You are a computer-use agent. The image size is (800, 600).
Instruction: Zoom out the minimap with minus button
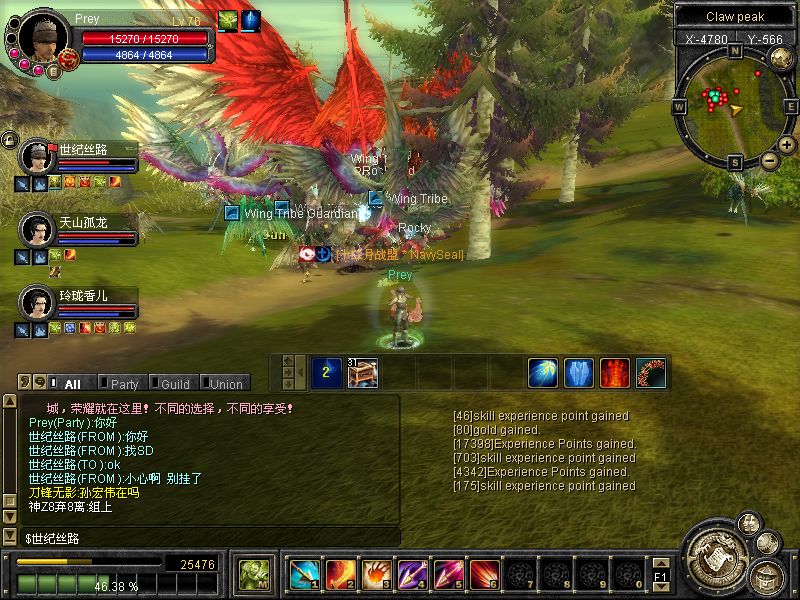[x=769, y=160]
